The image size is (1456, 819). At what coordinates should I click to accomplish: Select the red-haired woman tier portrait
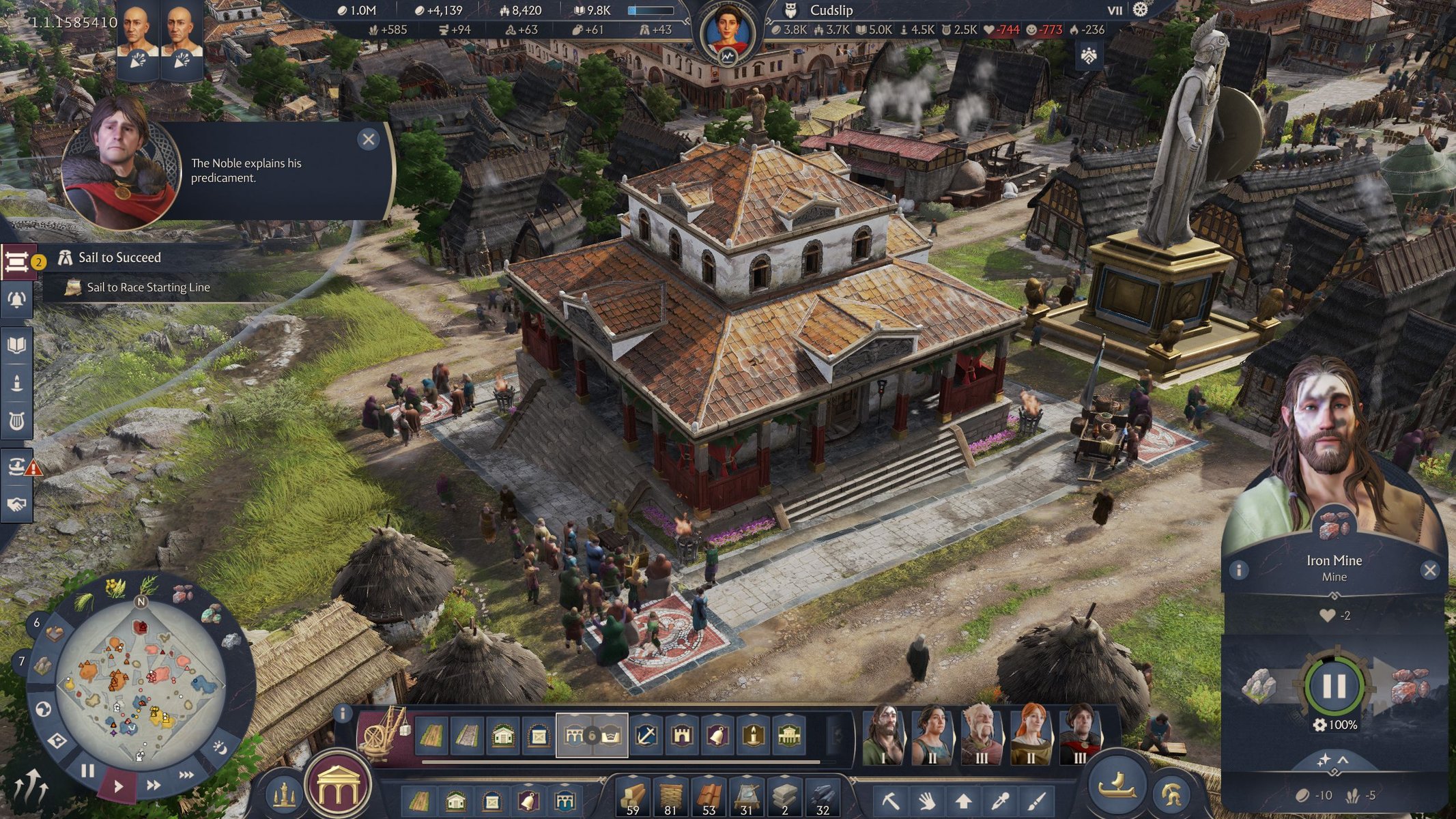pos(1031,734)
